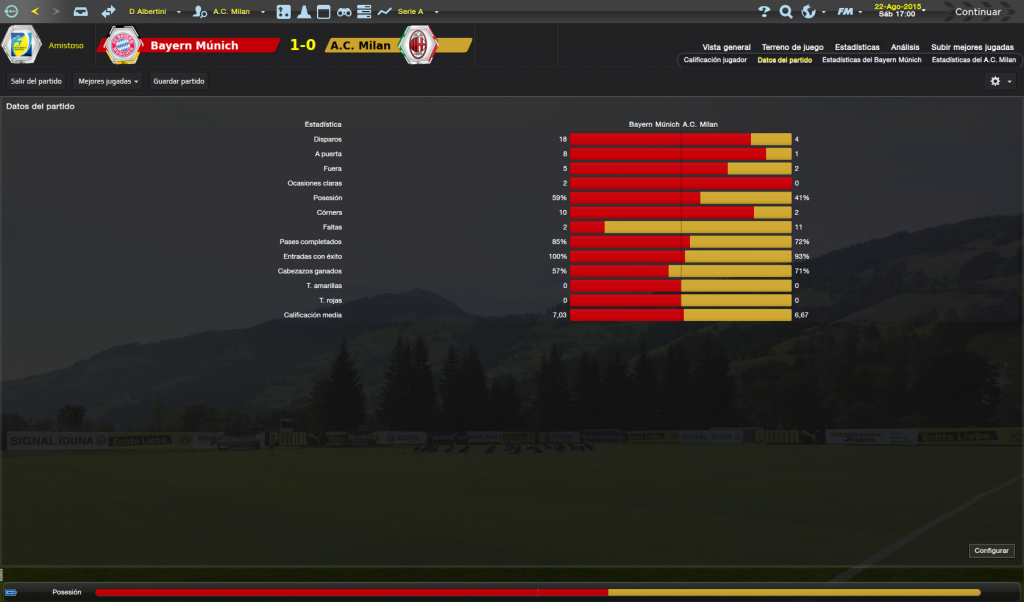Choose Subir mejores jugadas
1024x602 pixels.
pos(972,47)
